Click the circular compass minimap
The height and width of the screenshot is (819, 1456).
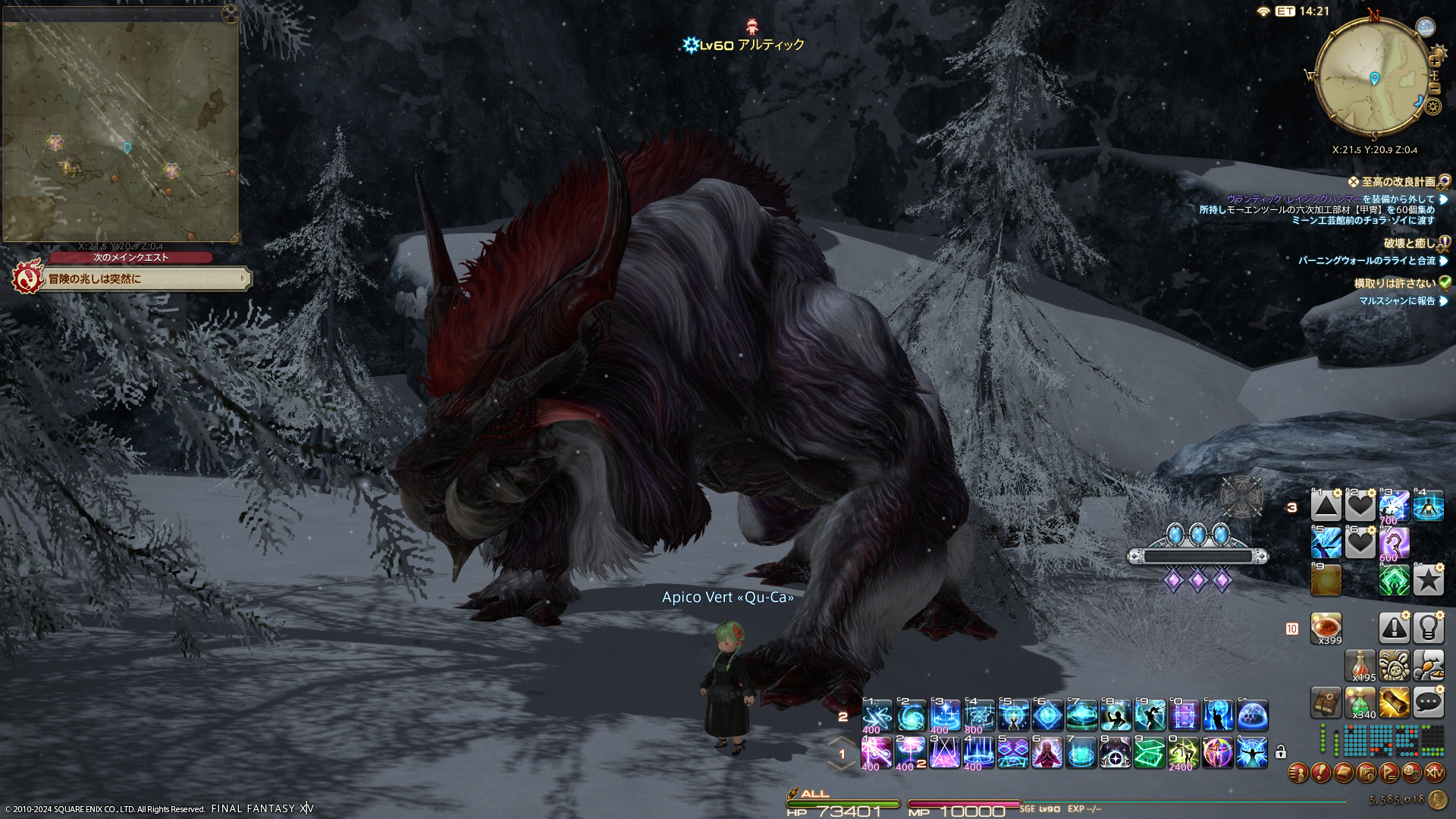pos(1371,76)
